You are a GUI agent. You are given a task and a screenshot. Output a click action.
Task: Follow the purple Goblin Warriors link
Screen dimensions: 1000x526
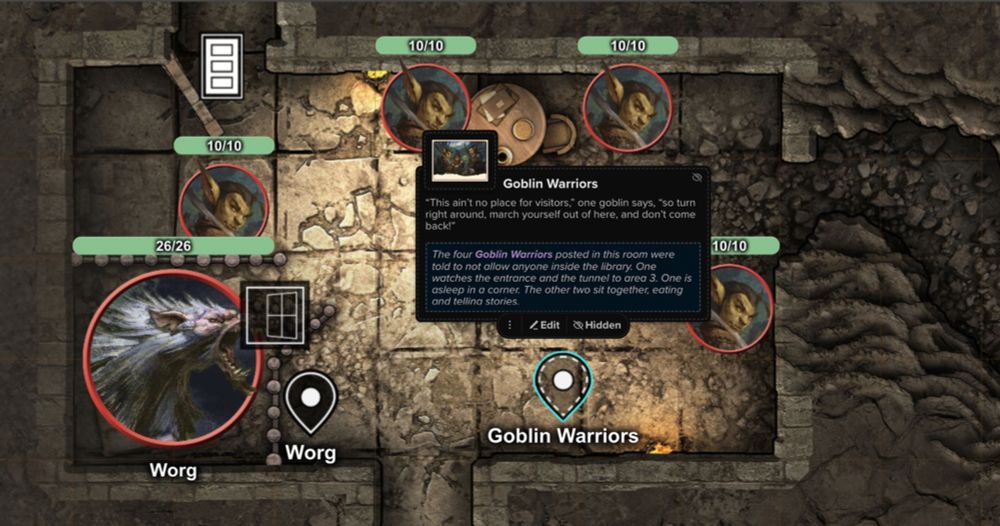[x=514, y=255]
